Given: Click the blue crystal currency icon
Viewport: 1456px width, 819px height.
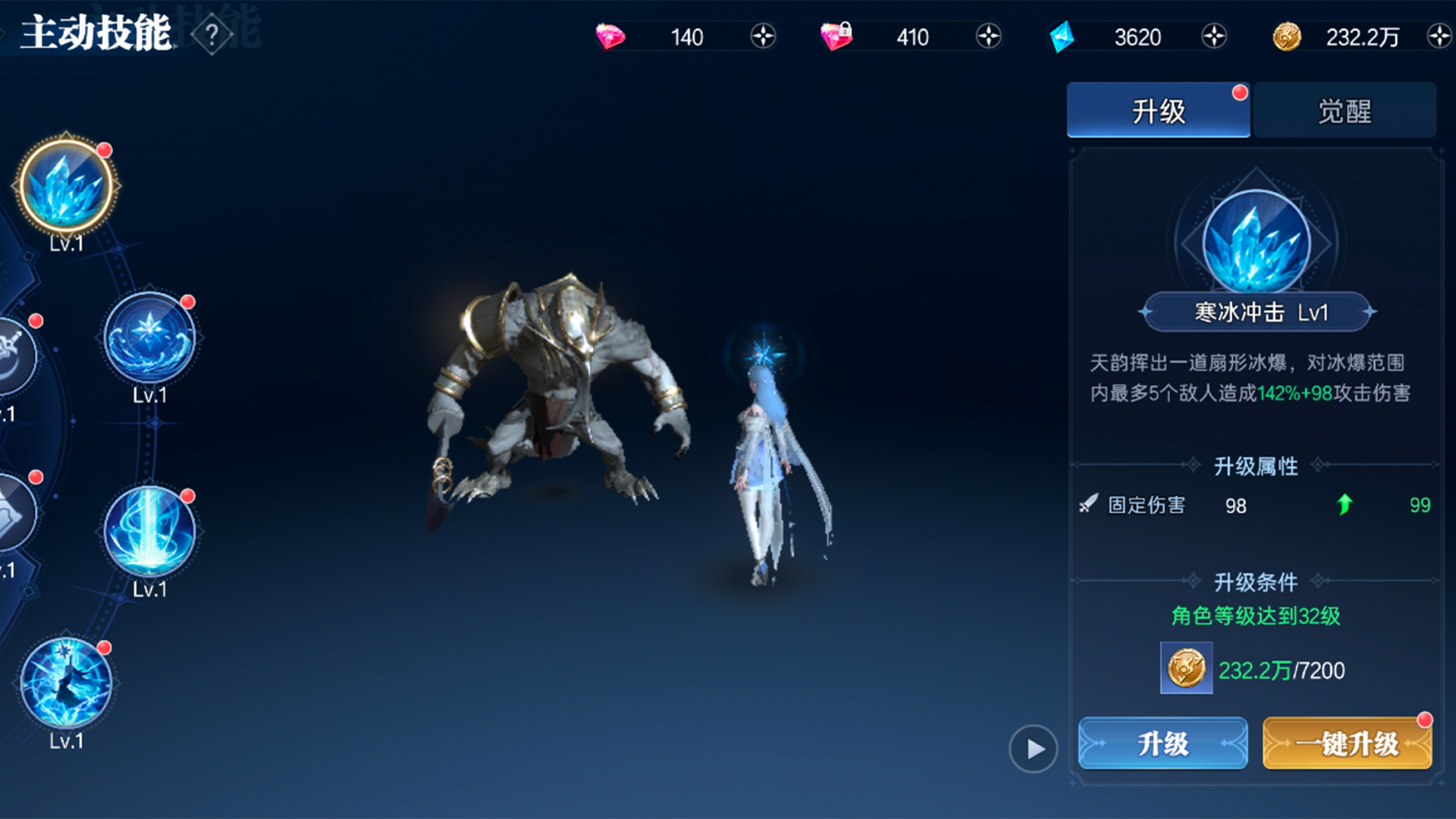Looking at the screenshot, I should tap(1062, 36).
